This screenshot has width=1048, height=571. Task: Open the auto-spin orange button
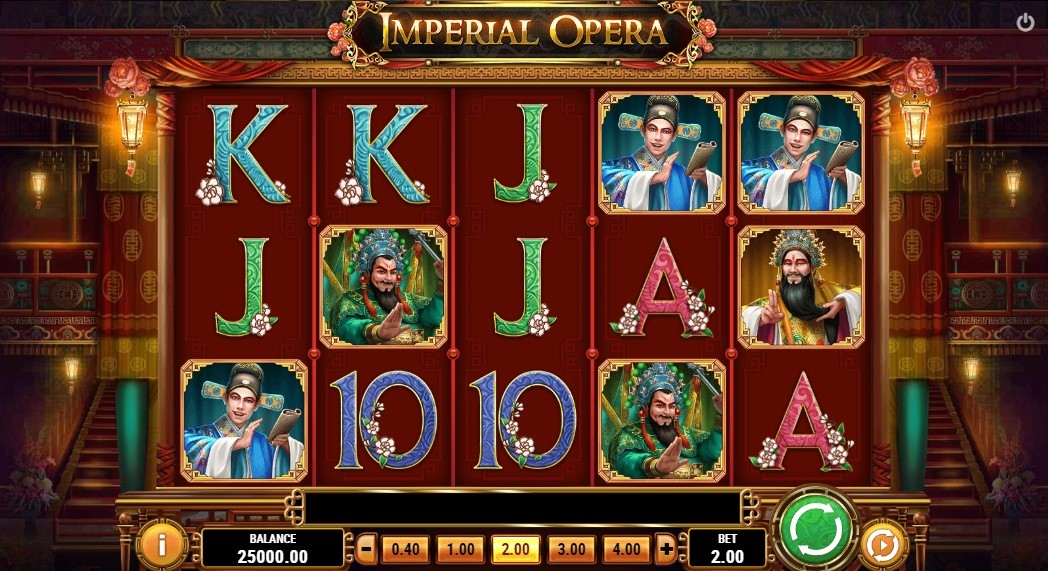[881, 545]
